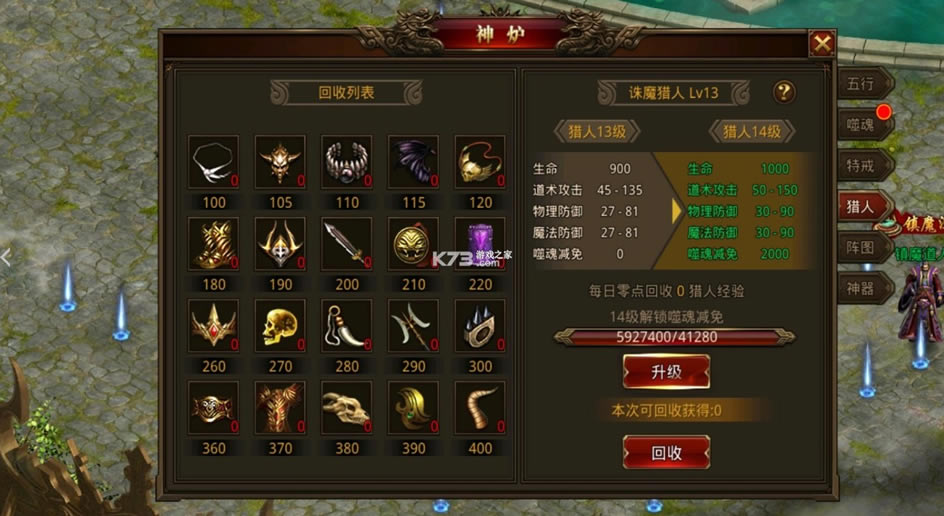Screen dimensions: 944x516
Task: Select the red gem crown slot labeled 260
Action: 213,326
